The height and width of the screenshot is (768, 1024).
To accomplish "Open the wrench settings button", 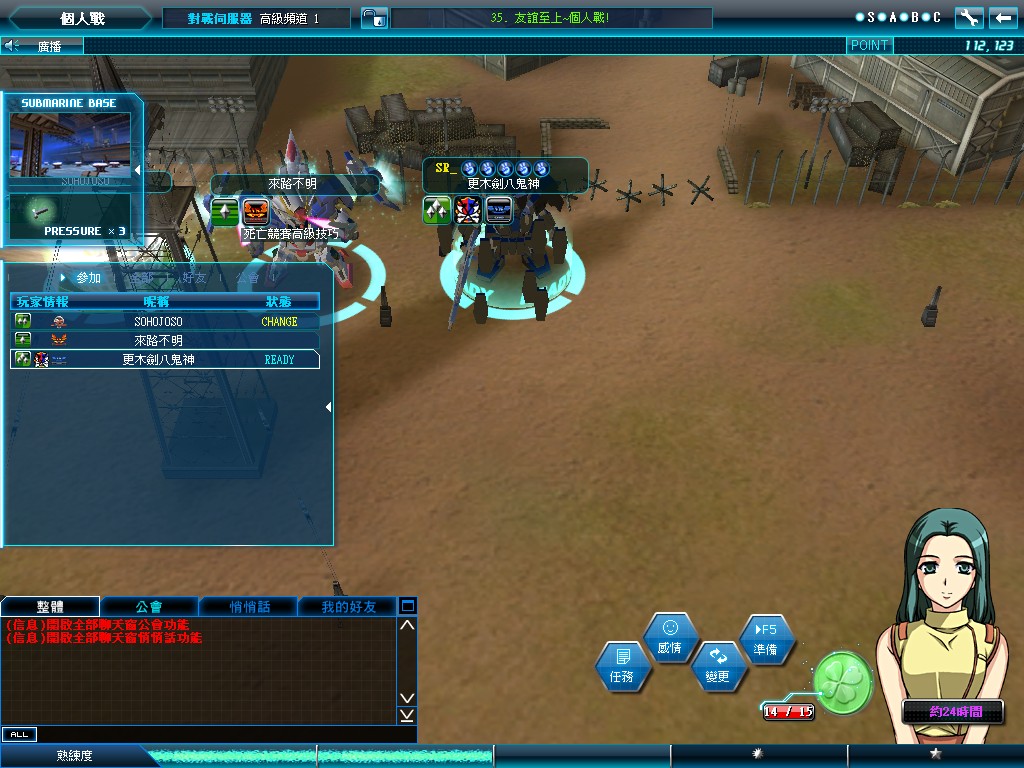I will pyautogui.click(x=969, y=18).
